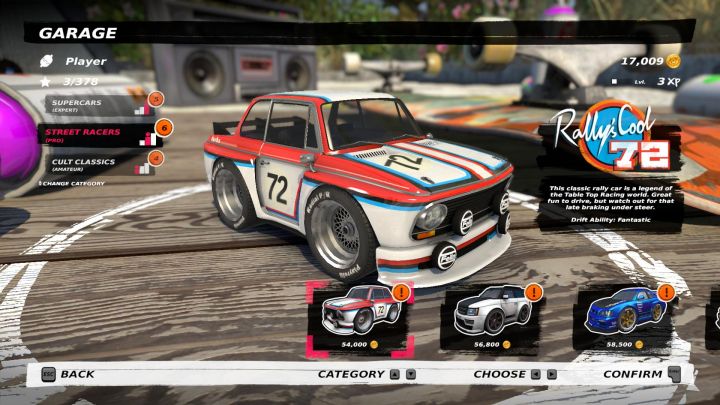Pick the white car priced 56,800

(x=486, y=313)
